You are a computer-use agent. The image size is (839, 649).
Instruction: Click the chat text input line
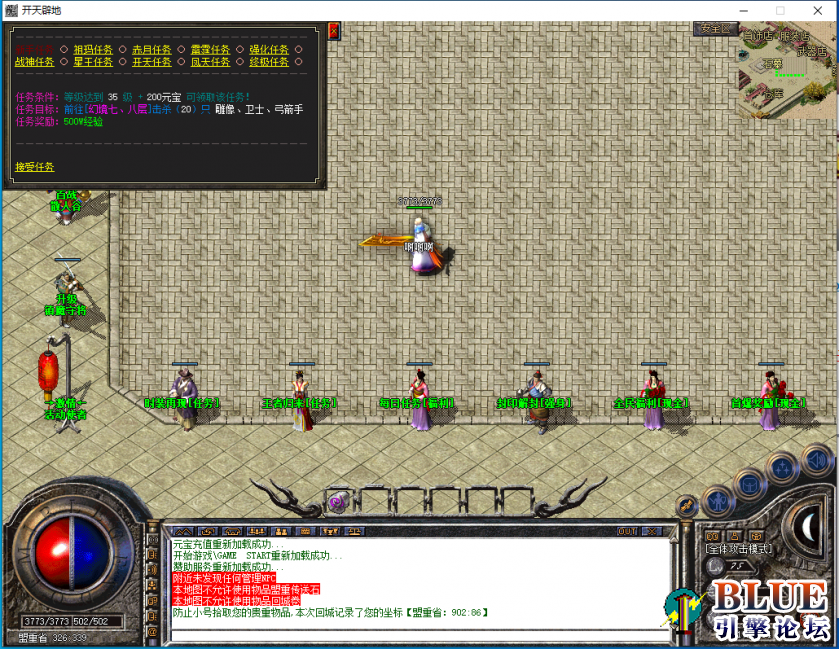click(415, 635)
